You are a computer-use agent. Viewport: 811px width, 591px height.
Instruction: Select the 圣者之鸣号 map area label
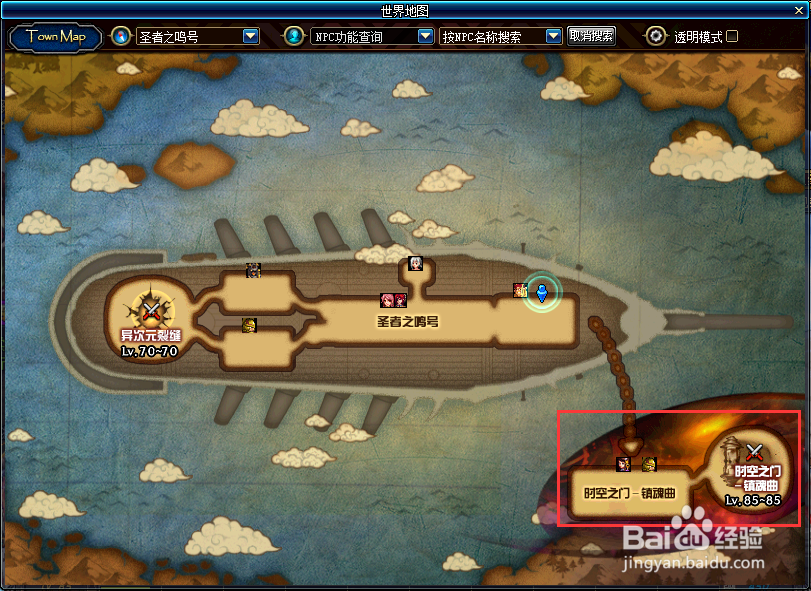click(408, 322)
